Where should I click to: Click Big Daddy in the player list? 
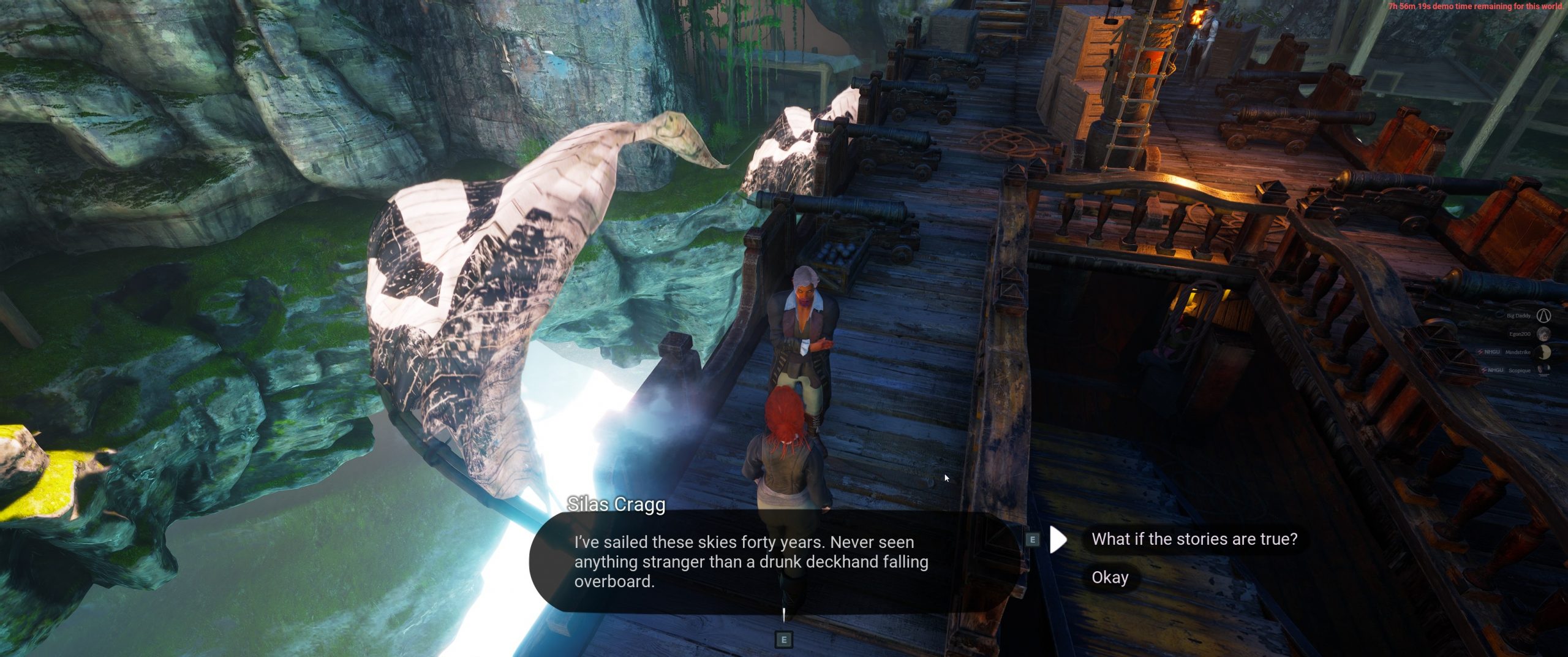[1518, 316]
